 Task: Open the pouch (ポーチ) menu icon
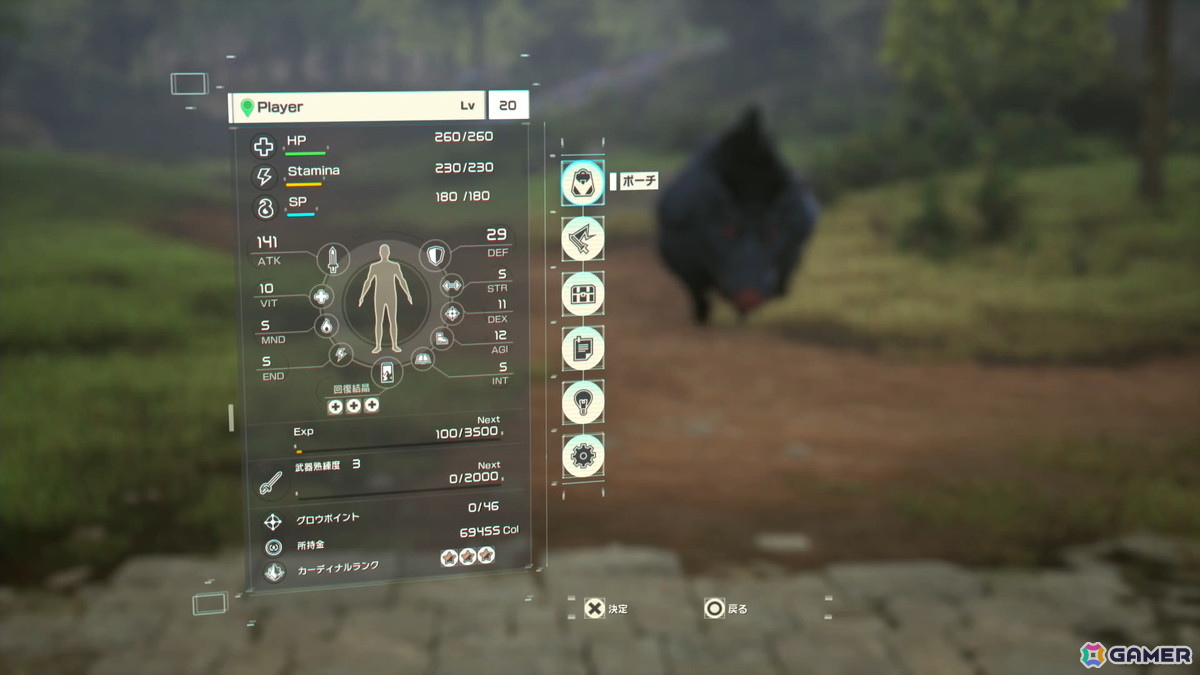tap(582, 183)
